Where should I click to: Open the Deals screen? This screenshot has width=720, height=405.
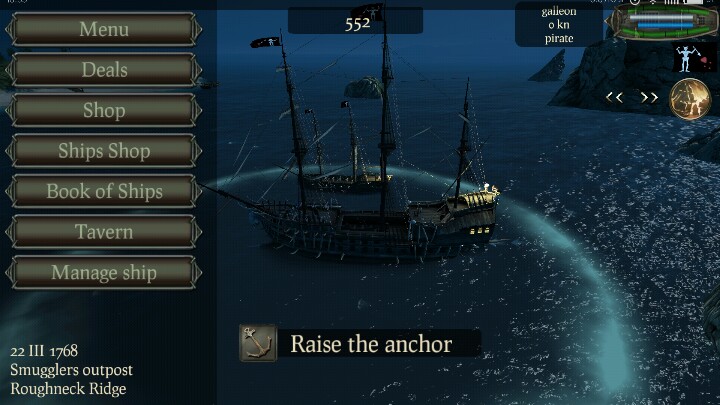point(104,70)
